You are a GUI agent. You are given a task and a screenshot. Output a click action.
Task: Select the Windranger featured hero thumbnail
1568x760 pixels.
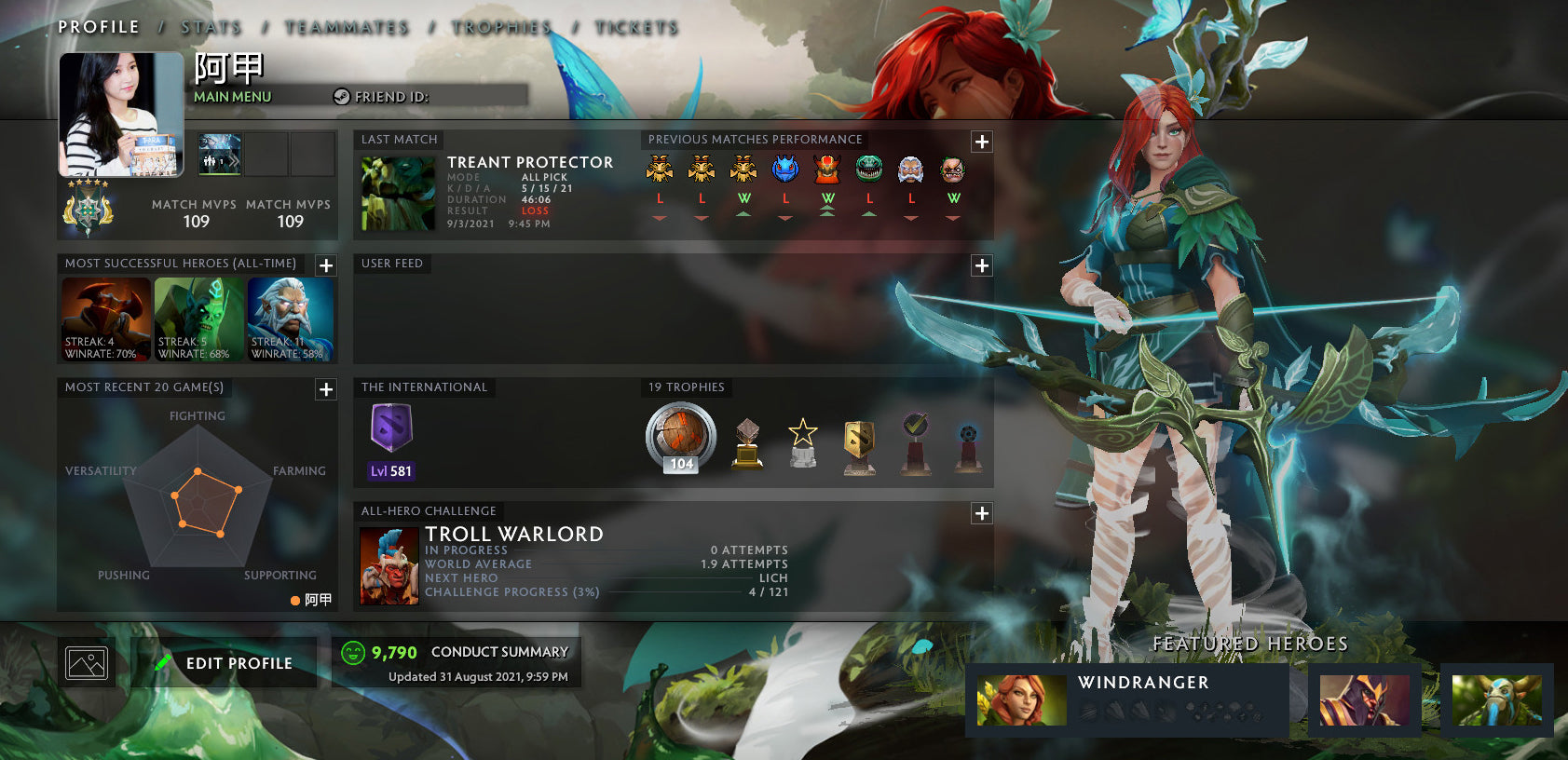[x=1020, y=699]
